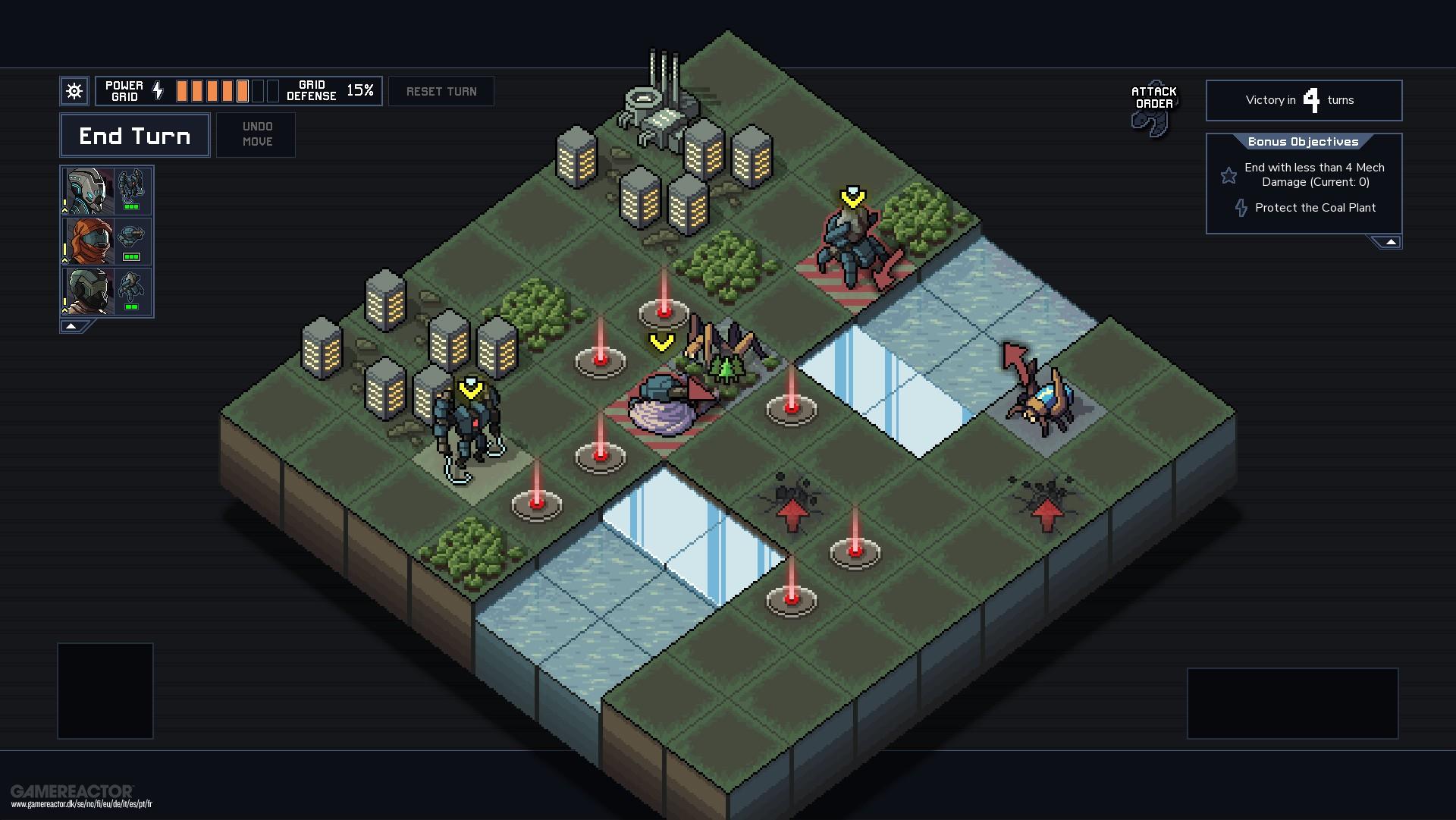
Task: Click the Power Grid progress bar
Action: 227,90
